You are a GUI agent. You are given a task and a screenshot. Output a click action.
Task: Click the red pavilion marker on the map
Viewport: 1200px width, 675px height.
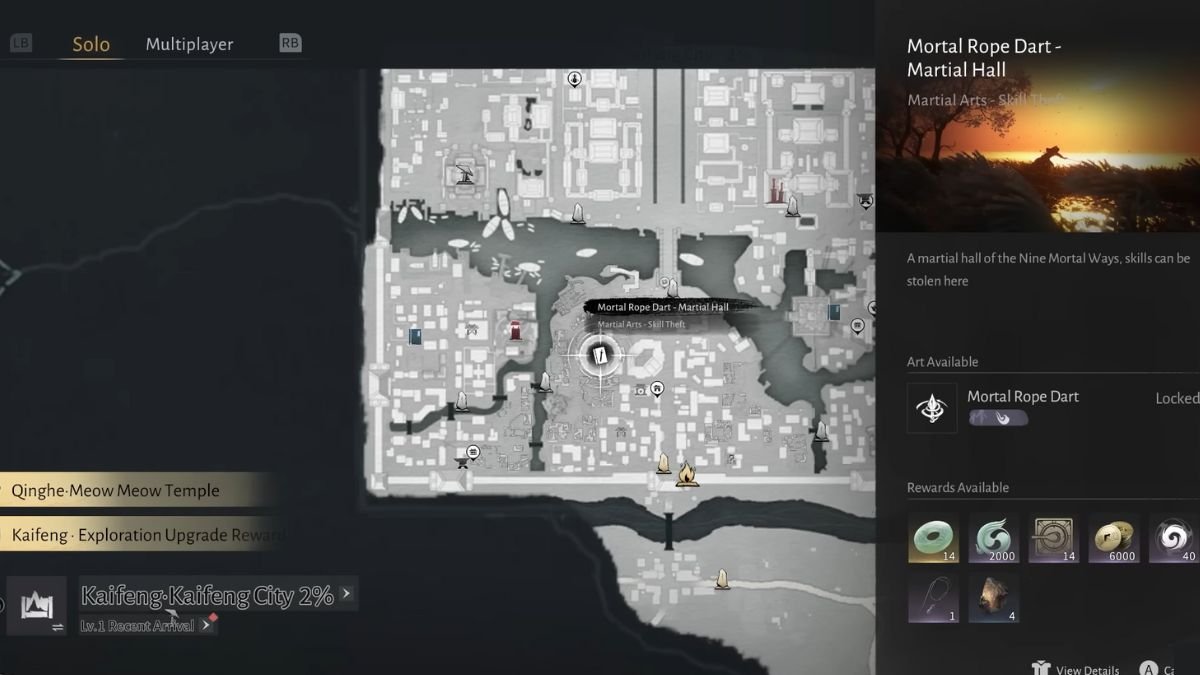(516, 331)
